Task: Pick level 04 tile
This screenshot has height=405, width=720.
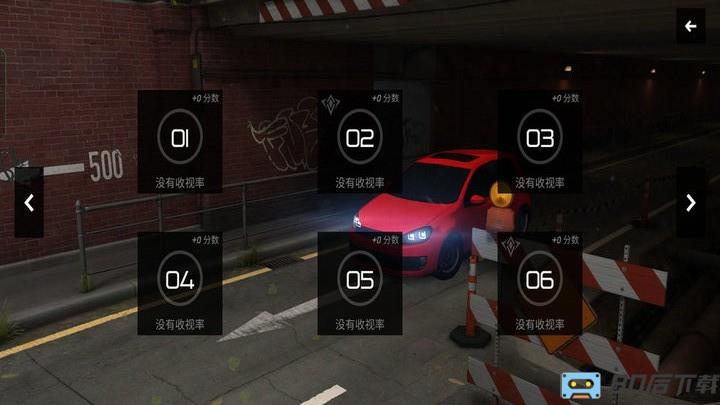Action: coord(180,282)
